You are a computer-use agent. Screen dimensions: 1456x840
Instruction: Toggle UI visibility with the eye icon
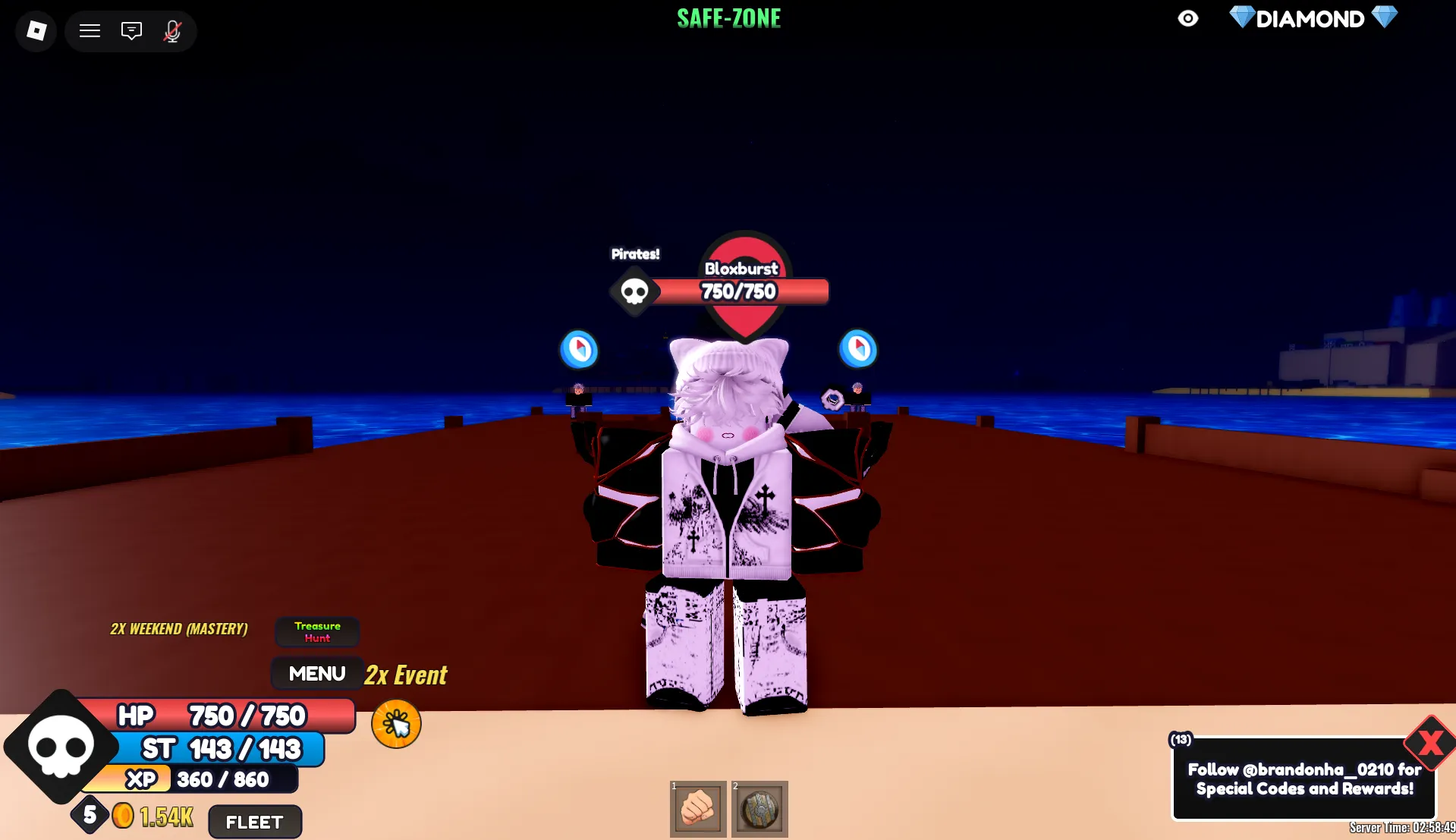pos(1188,18)
